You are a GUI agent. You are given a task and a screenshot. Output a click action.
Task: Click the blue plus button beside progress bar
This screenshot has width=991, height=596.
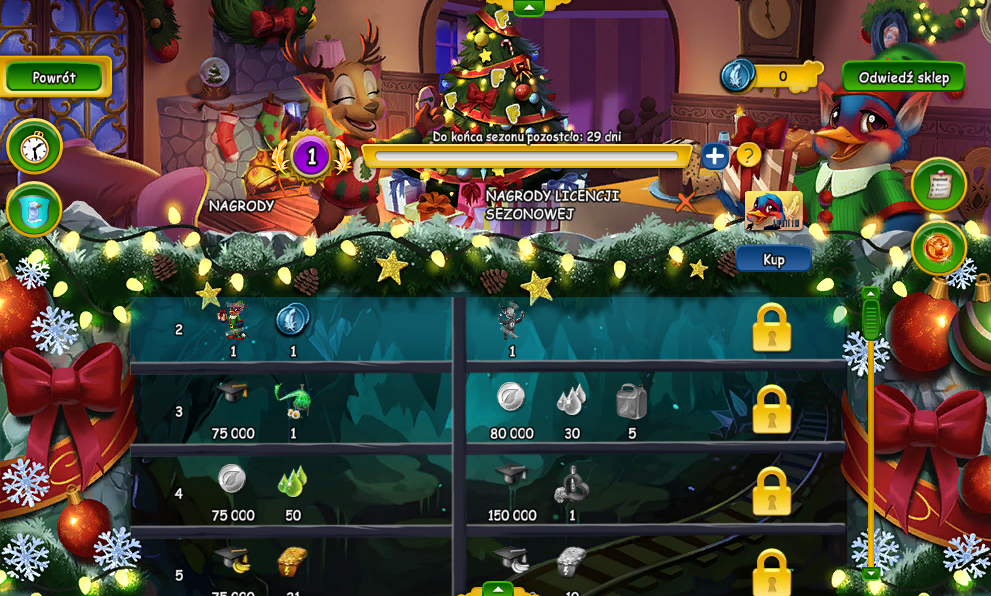pyautogui.click(x=714, y=156)
